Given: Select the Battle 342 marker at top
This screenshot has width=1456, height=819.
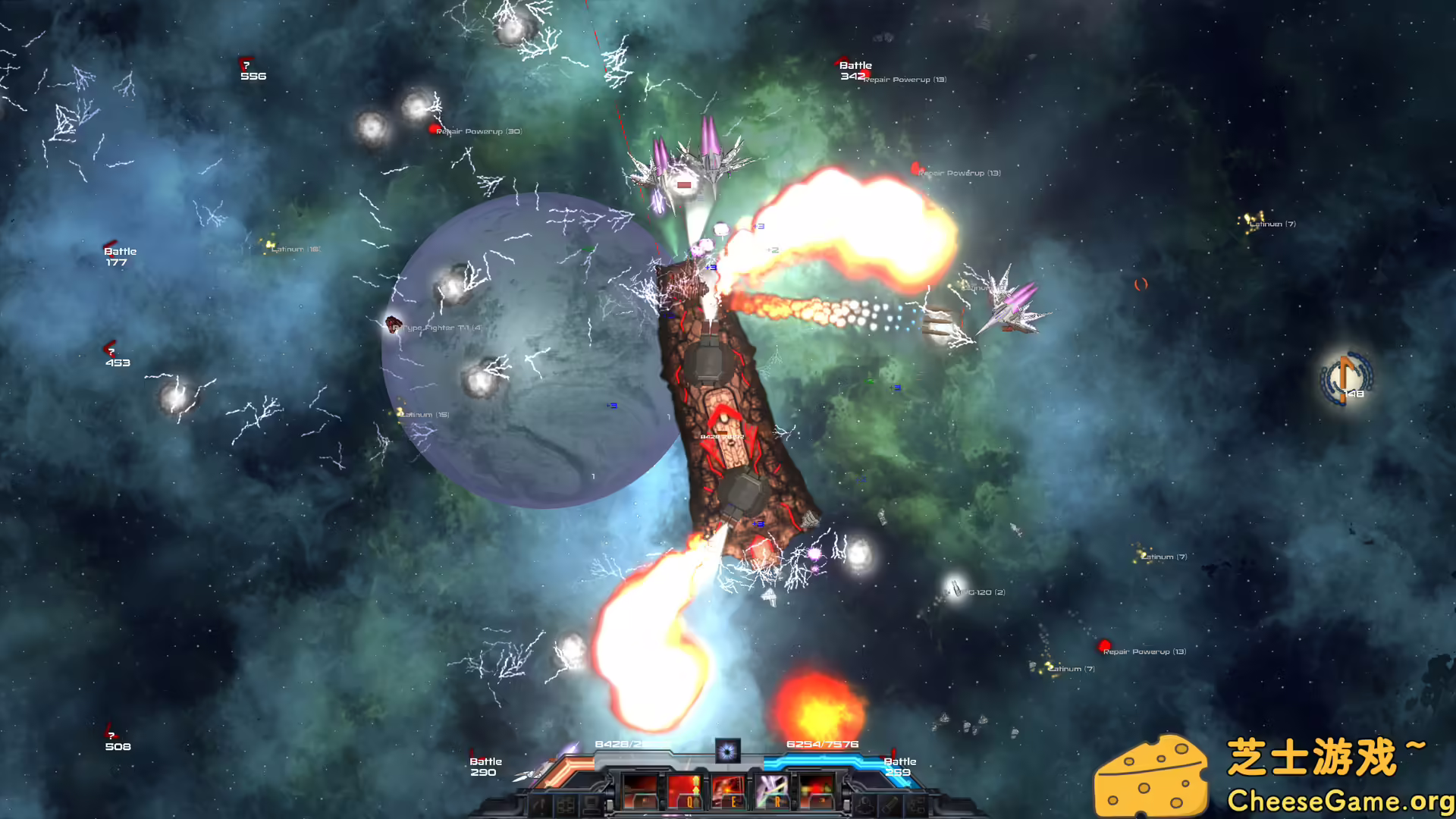Looking at the screenshot, I should coord(855,70).
